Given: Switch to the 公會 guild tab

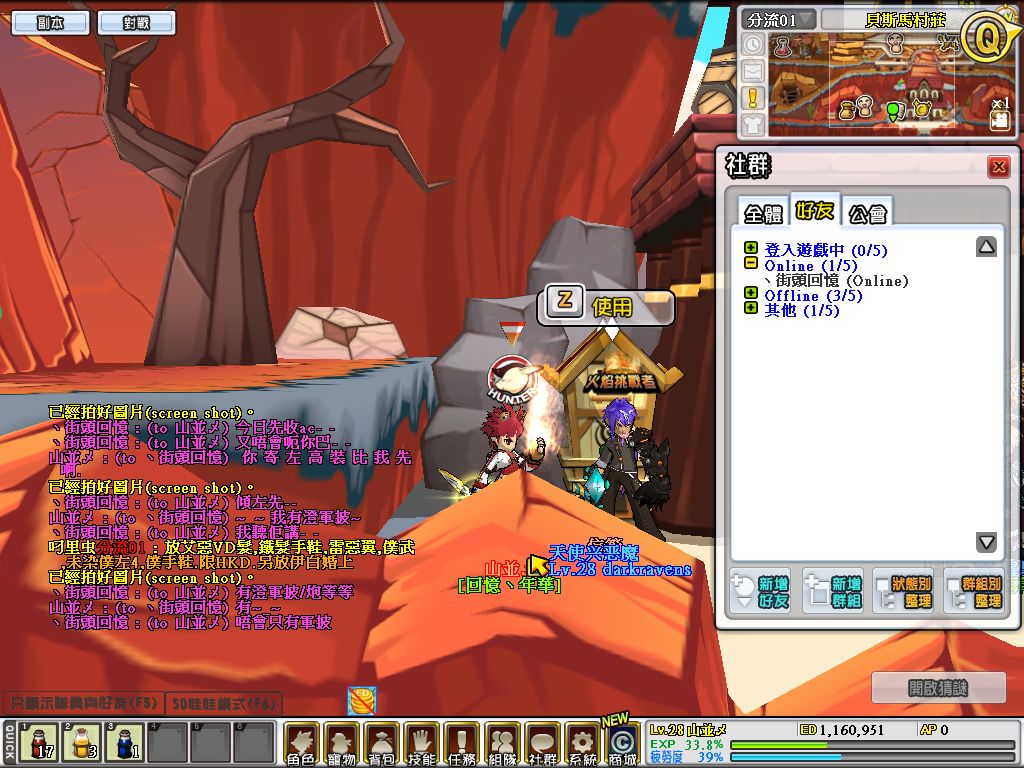Looking at the screenshot, I should (867, 213).
